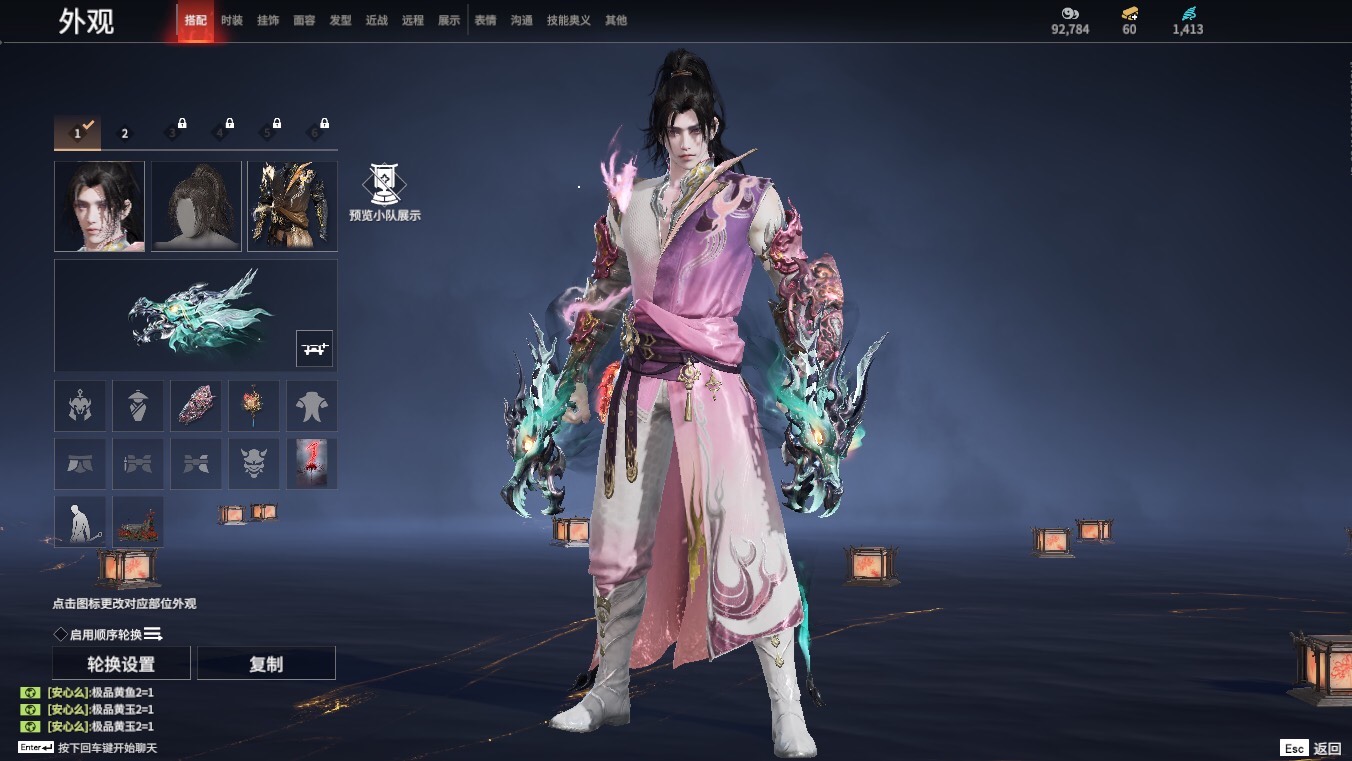Choose the ponytail hairstyle slot
1352x761 pixels.
click(x=196, y=206)
